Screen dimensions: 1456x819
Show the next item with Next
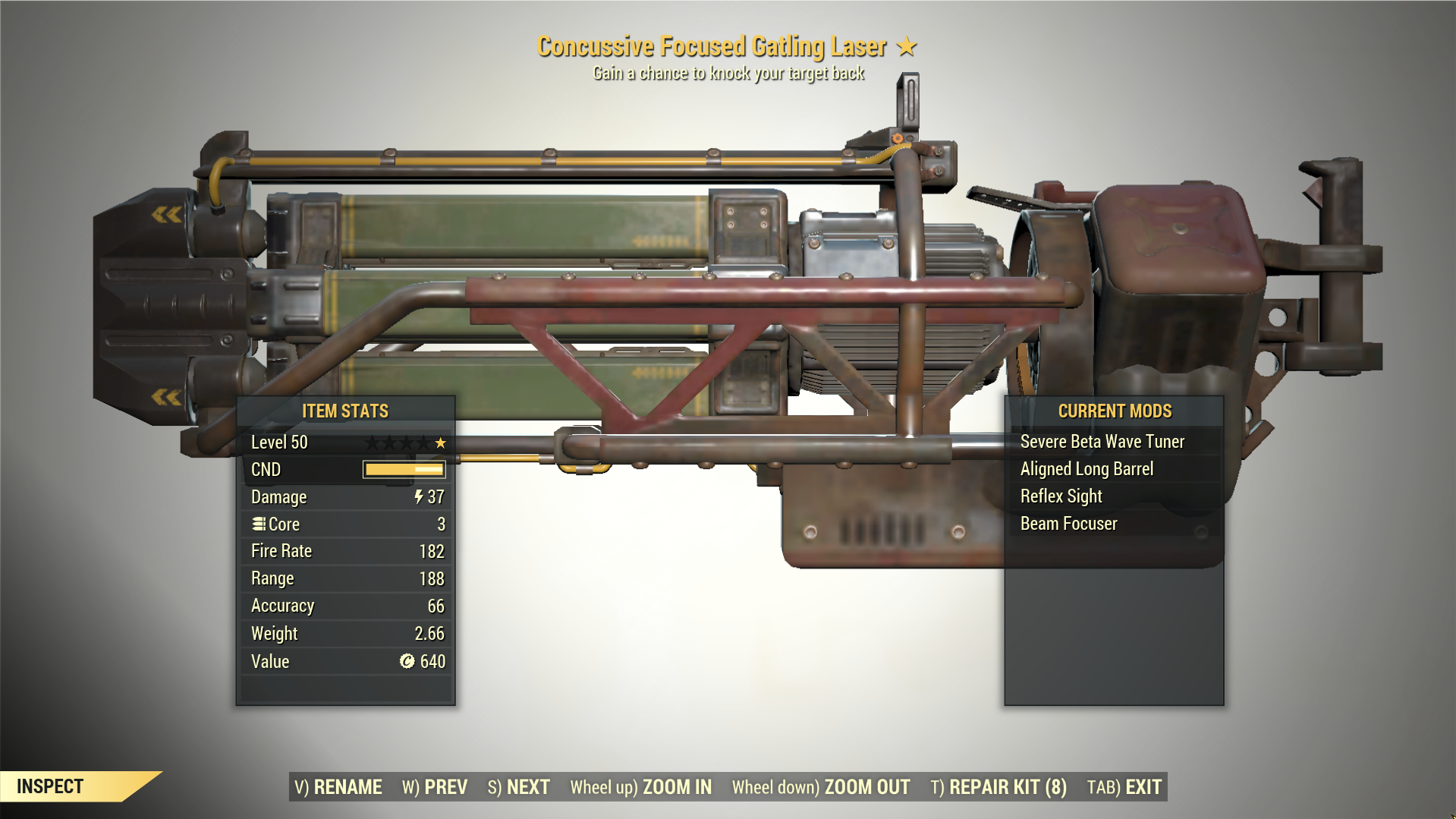(x=519, y=787)
